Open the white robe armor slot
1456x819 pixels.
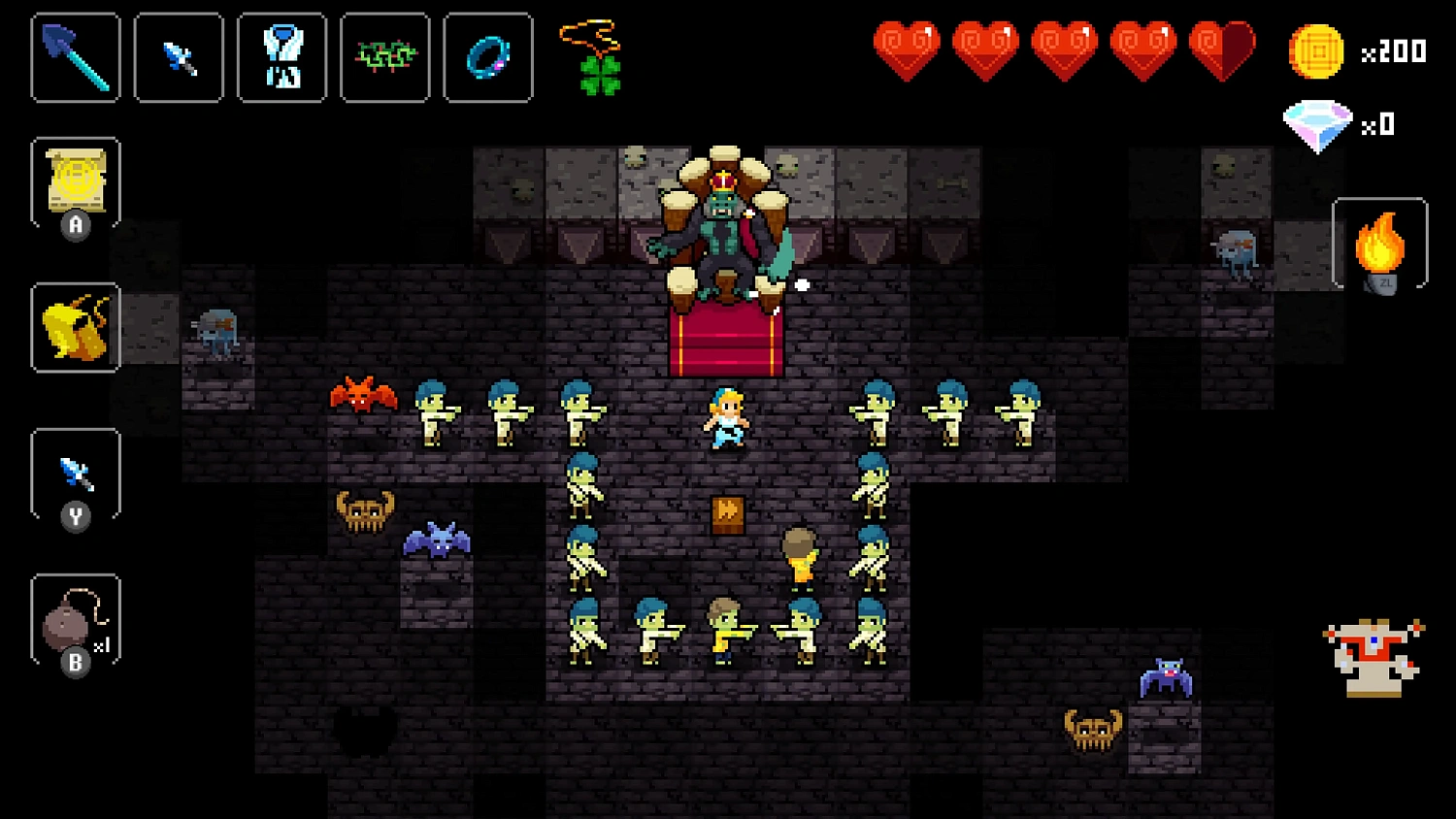click(x=281, y=58)
